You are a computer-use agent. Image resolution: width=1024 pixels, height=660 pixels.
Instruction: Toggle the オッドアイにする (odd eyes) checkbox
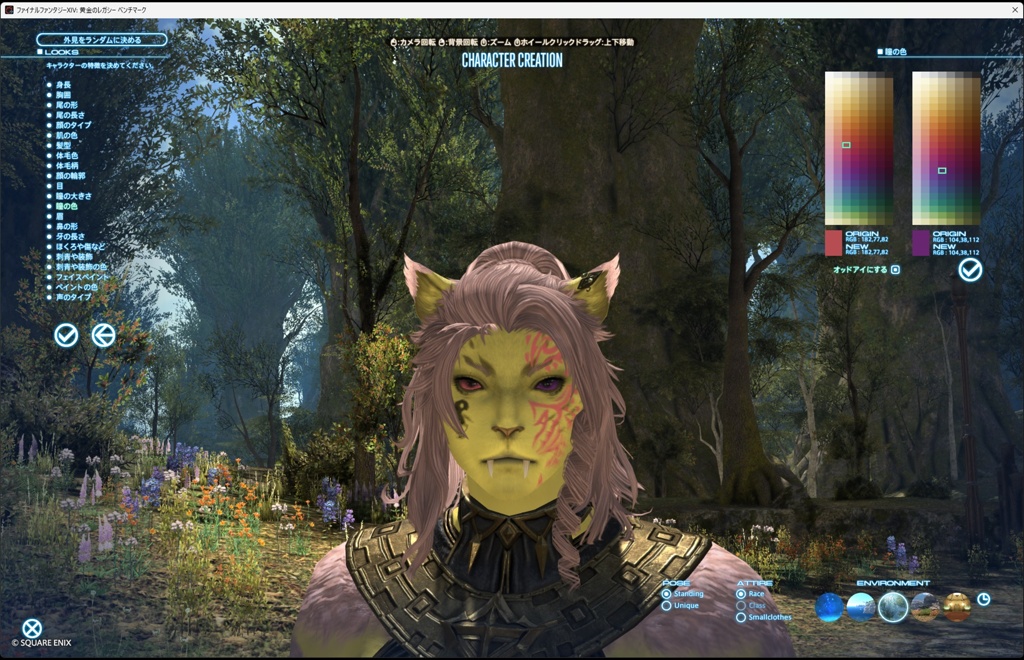[x=895, y=270]
